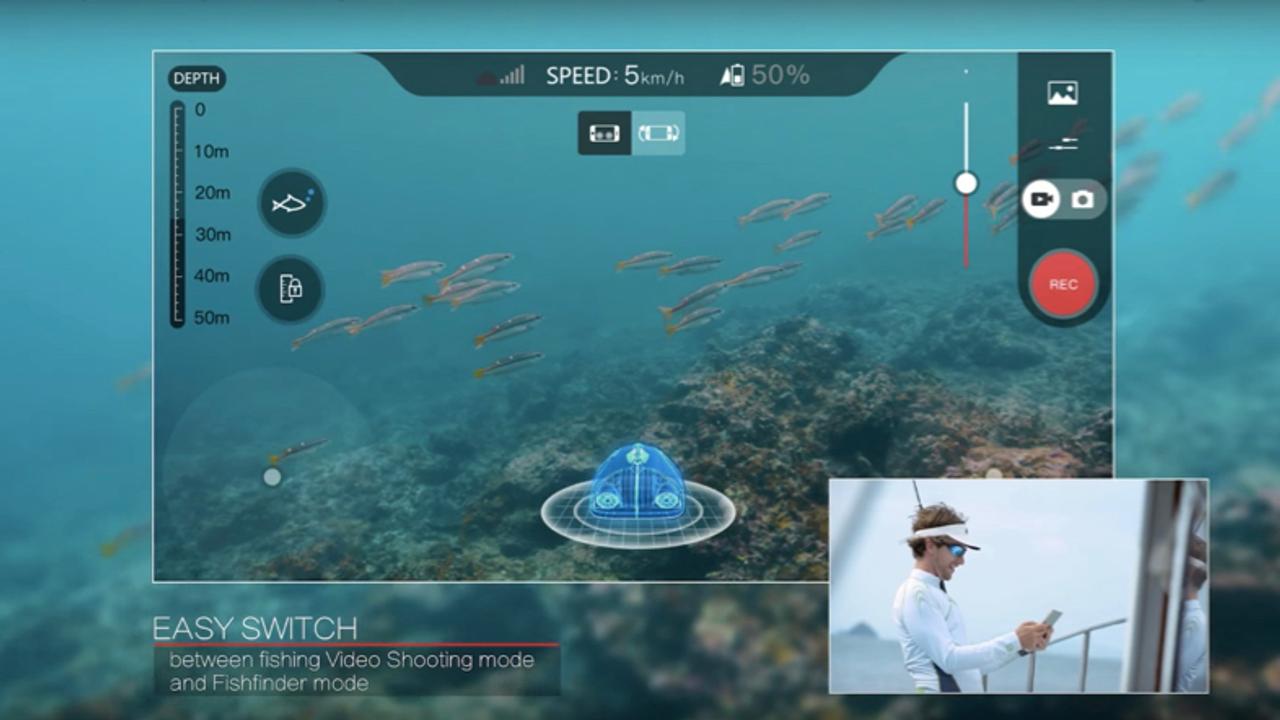Switch capture mode to the photo camera

point(1083,200)
